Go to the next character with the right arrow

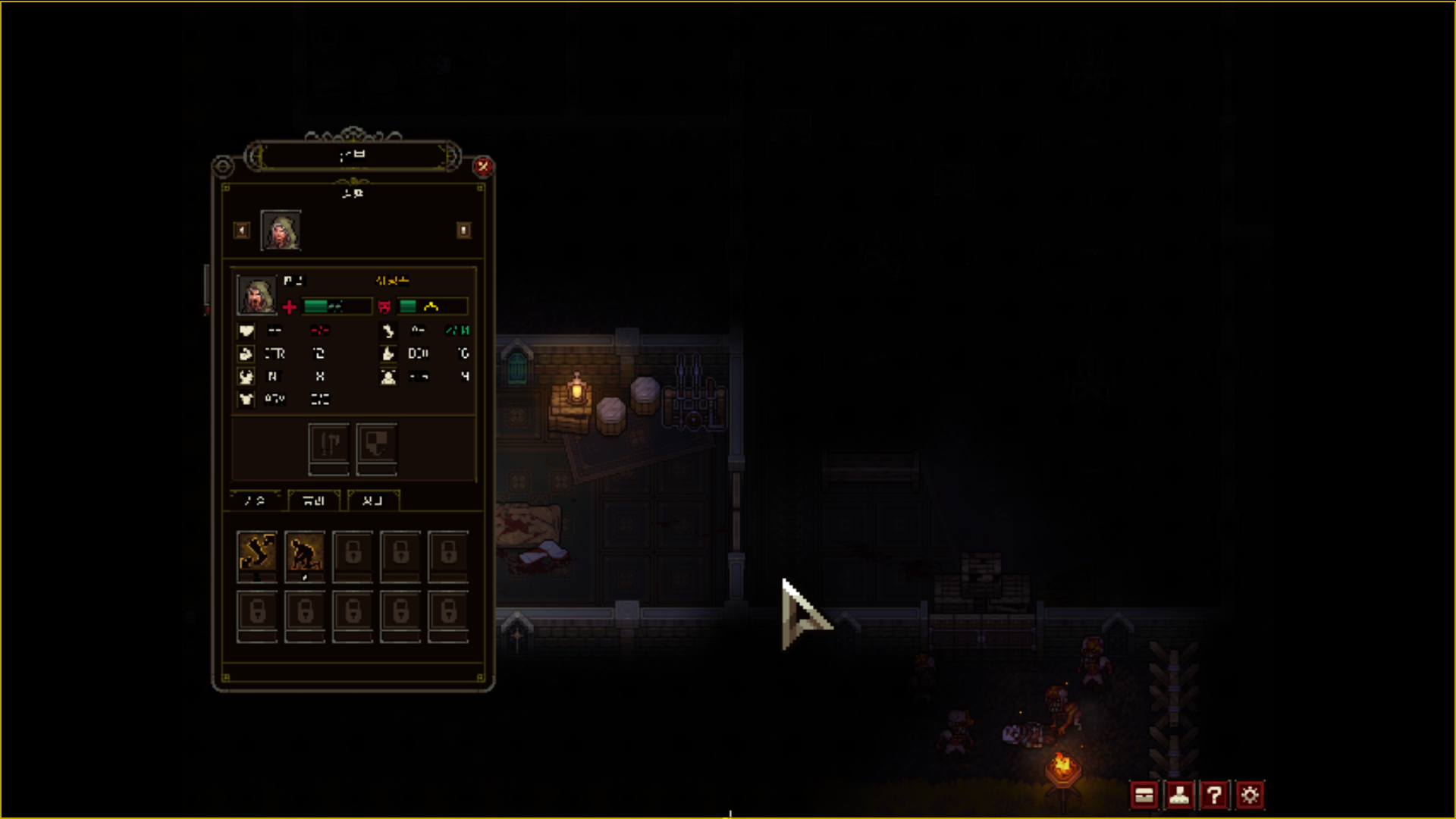[x=463, y=230]
